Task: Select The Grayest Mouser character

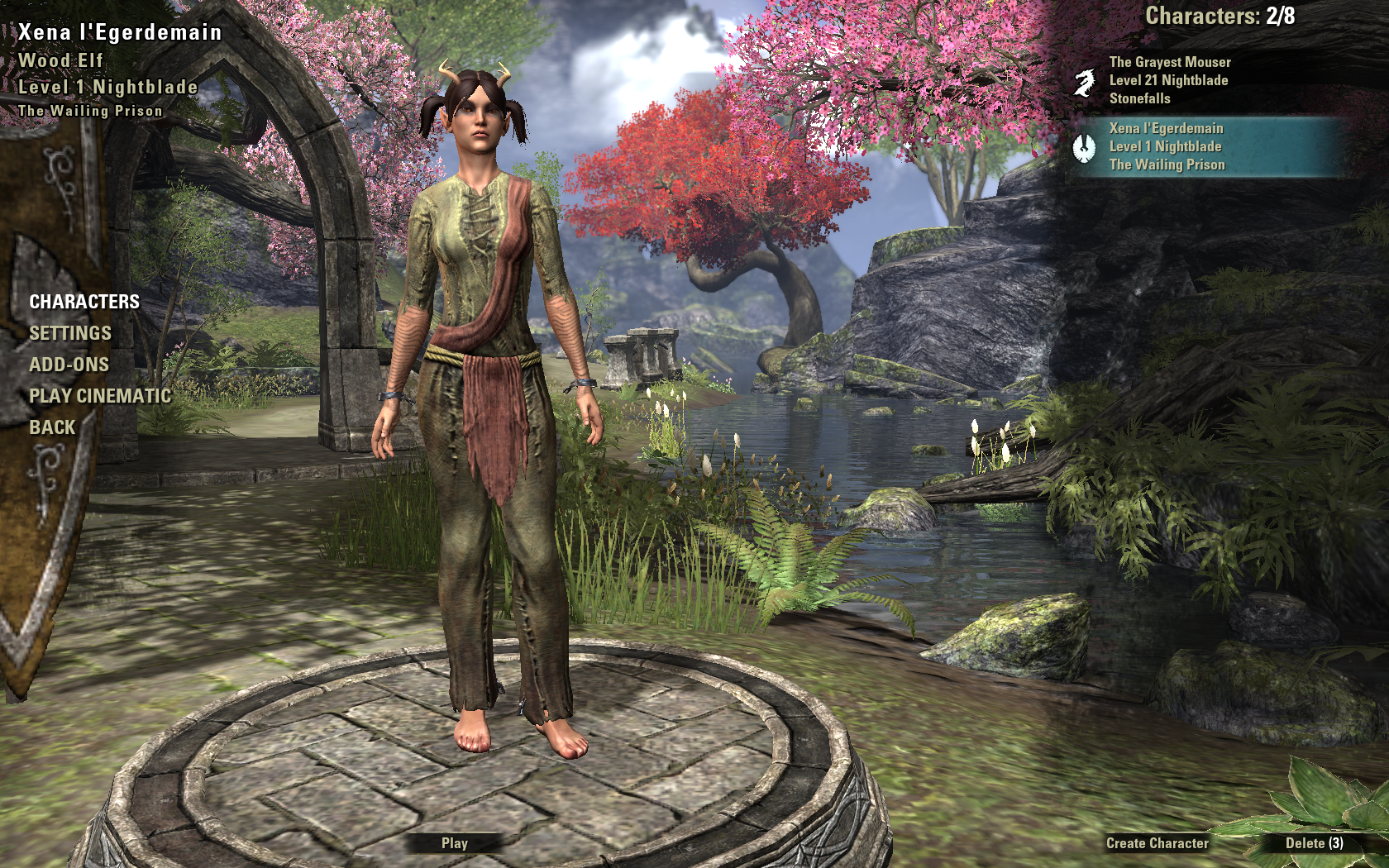Action: pos(1169,80)
